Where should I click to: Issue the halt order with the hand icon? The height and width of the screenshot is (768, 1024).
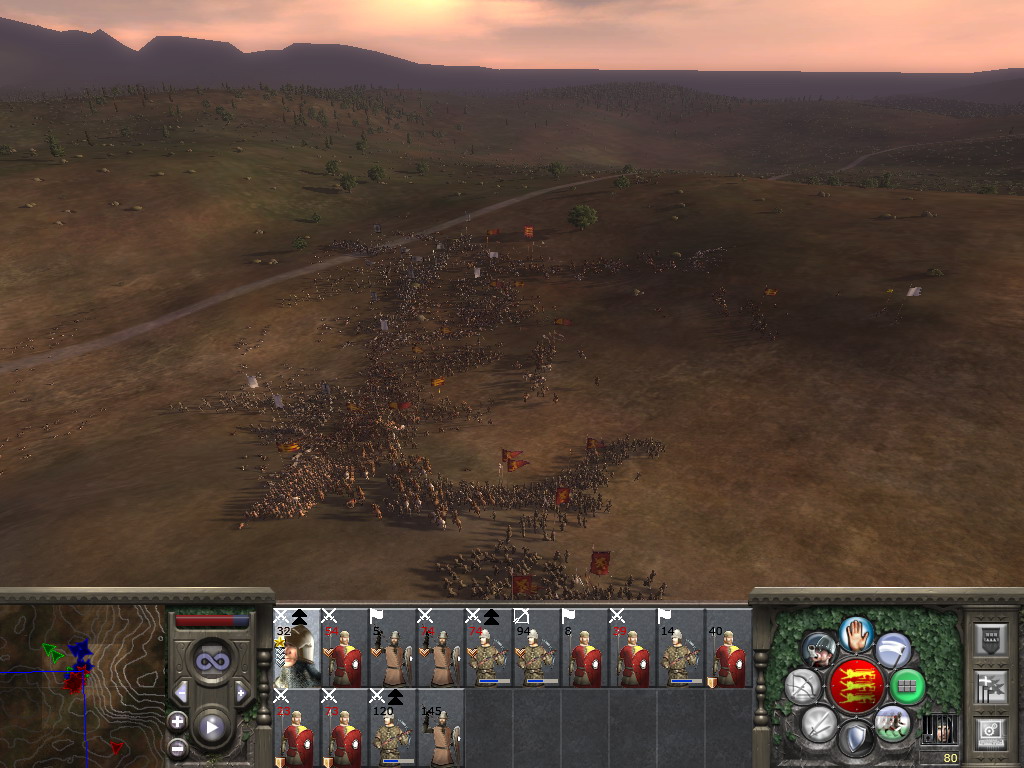point(857,634)
